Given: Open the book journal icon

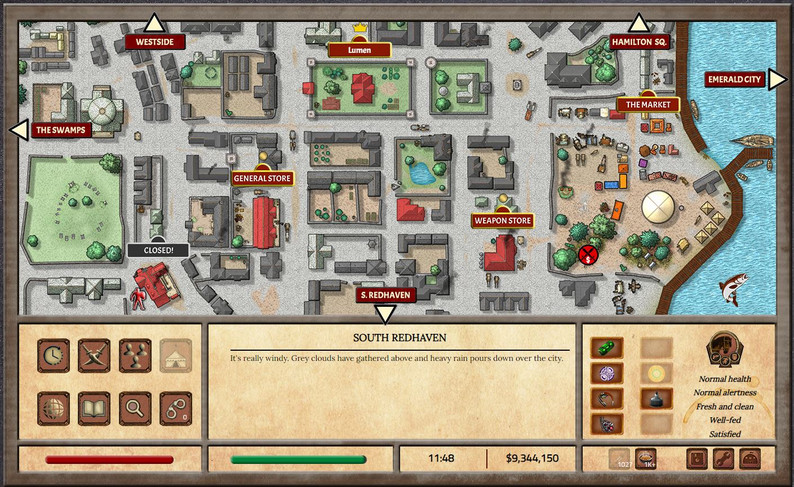Looking at the screenshot, I should point(93,407).
